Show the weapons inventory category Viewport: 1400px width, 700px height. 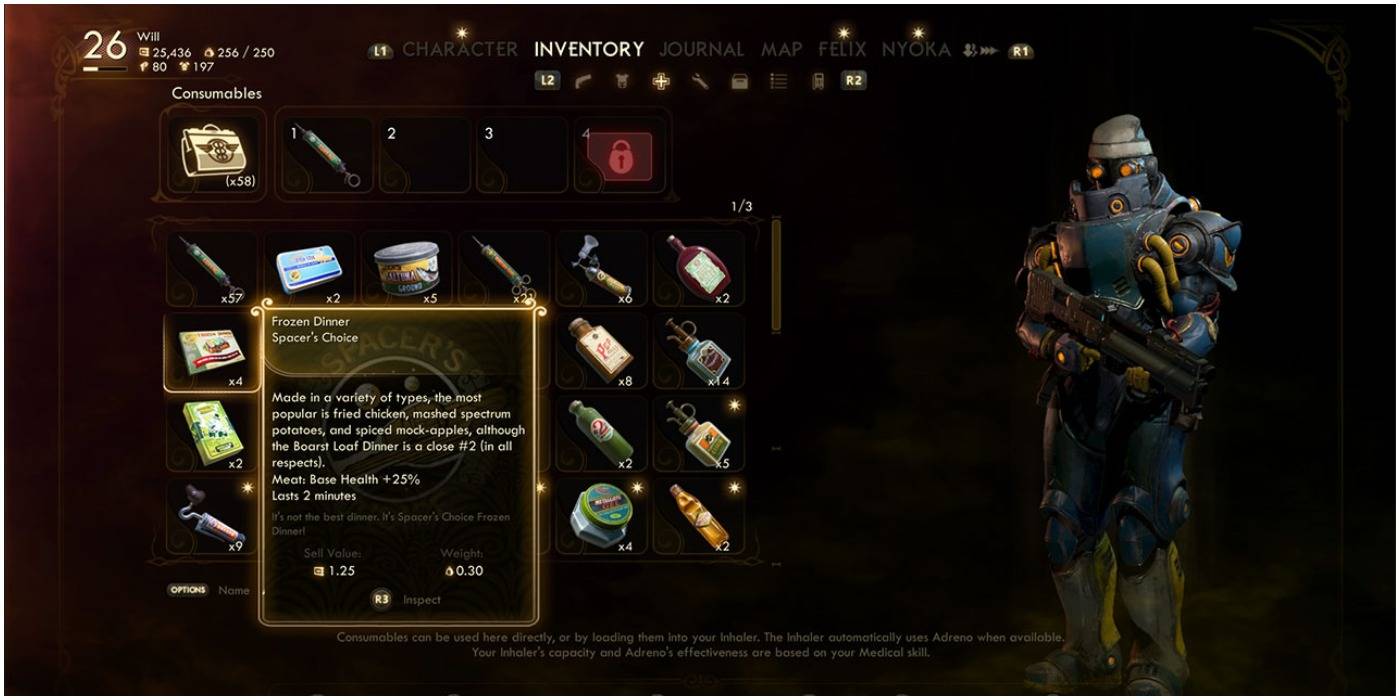point(582,82)
